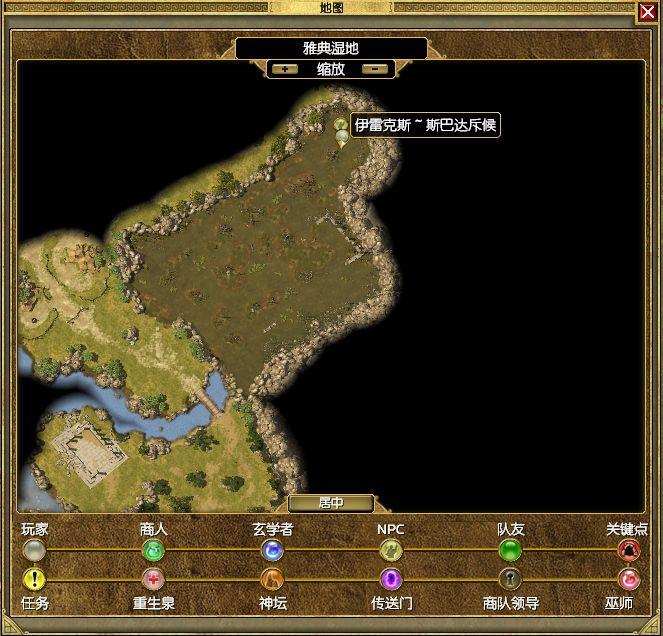Click the 居中 center button
663x636 pixels.
331,503
